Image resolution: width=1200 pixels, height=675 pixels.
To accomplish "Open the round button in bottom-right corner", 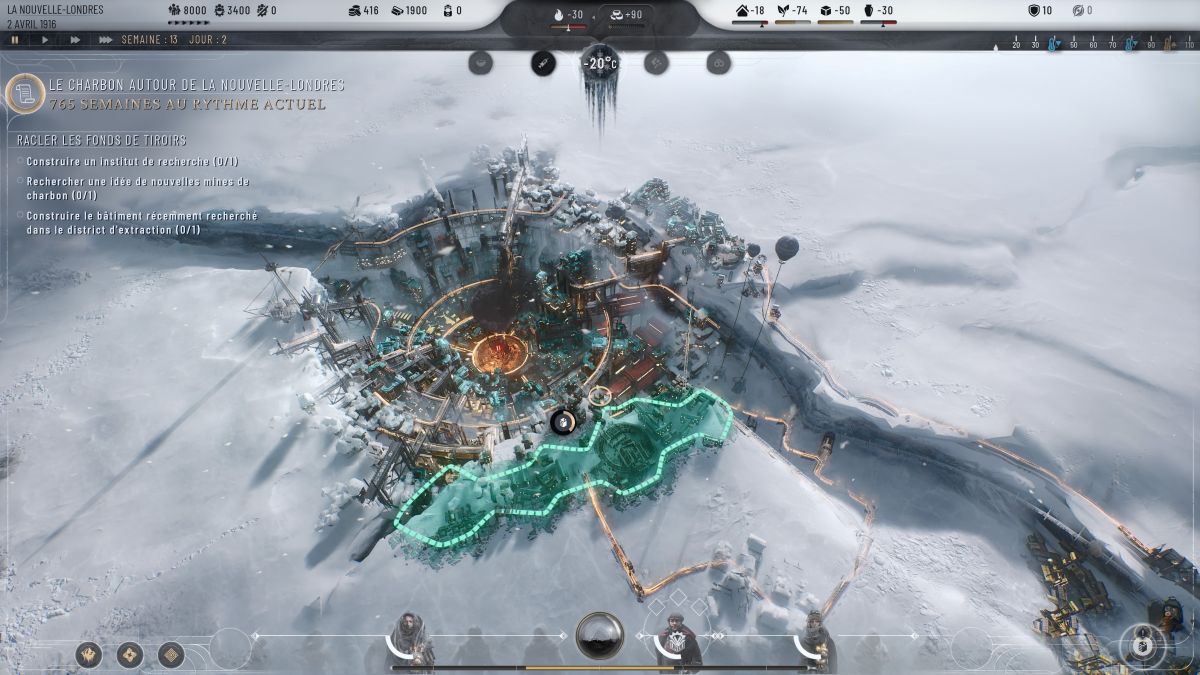I will click(x=1139, y=643).
